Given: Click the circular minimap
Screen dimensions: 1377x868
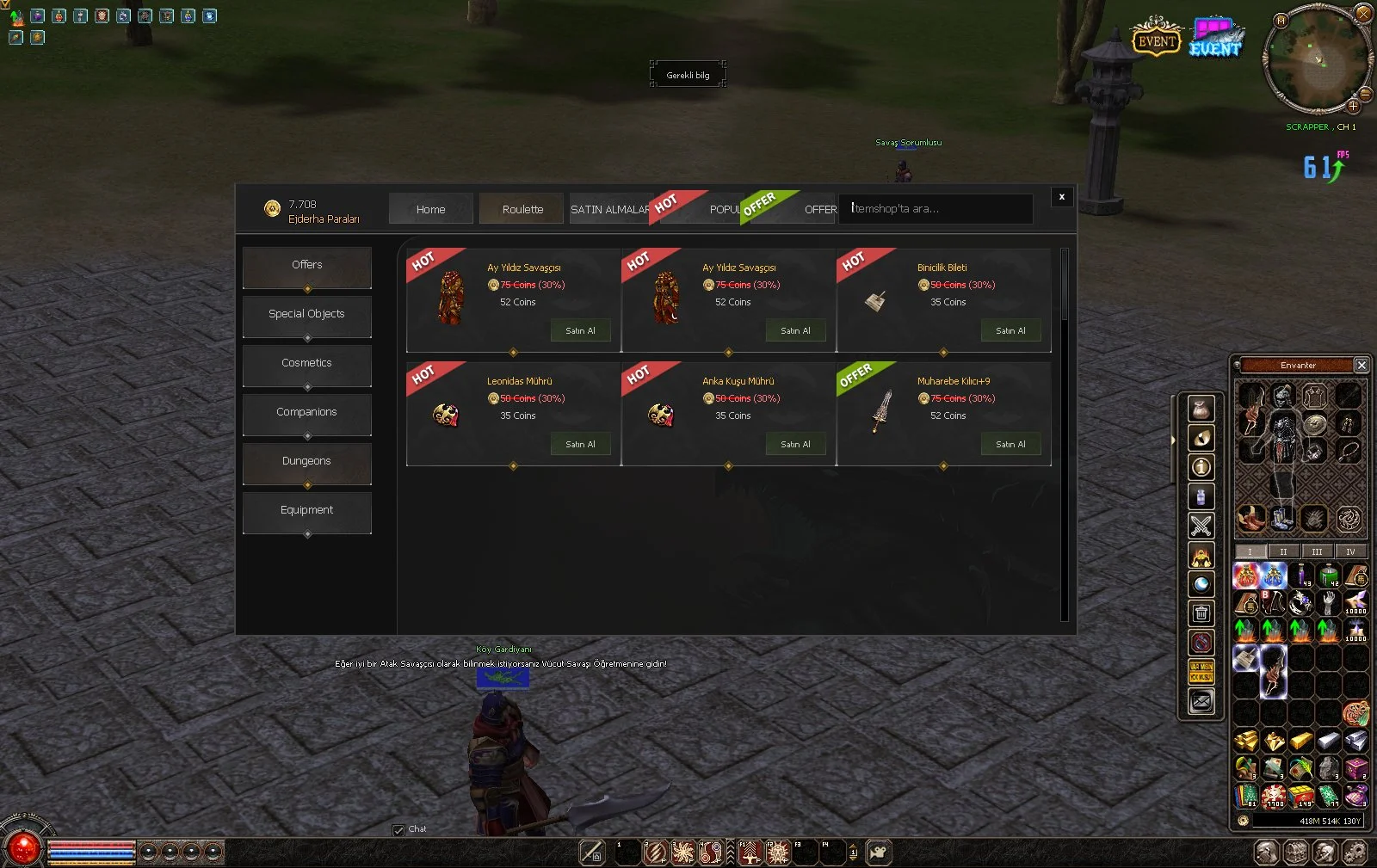Looking at the screenshot, I should pos(1316,58).
